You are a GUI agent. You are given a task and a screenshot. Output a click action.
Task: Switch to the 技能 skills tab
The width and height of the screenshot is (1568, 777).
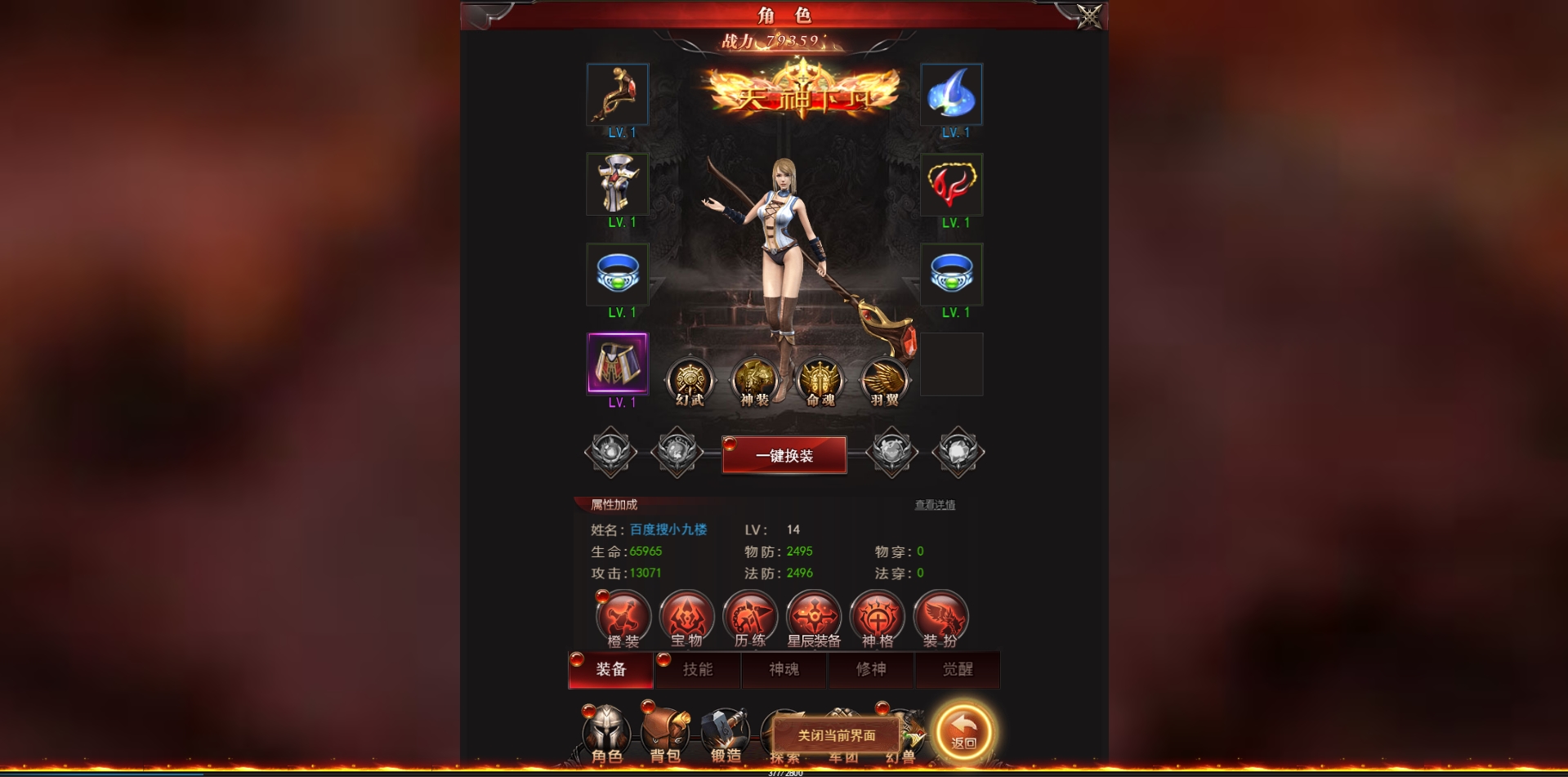tap(698, 670)
